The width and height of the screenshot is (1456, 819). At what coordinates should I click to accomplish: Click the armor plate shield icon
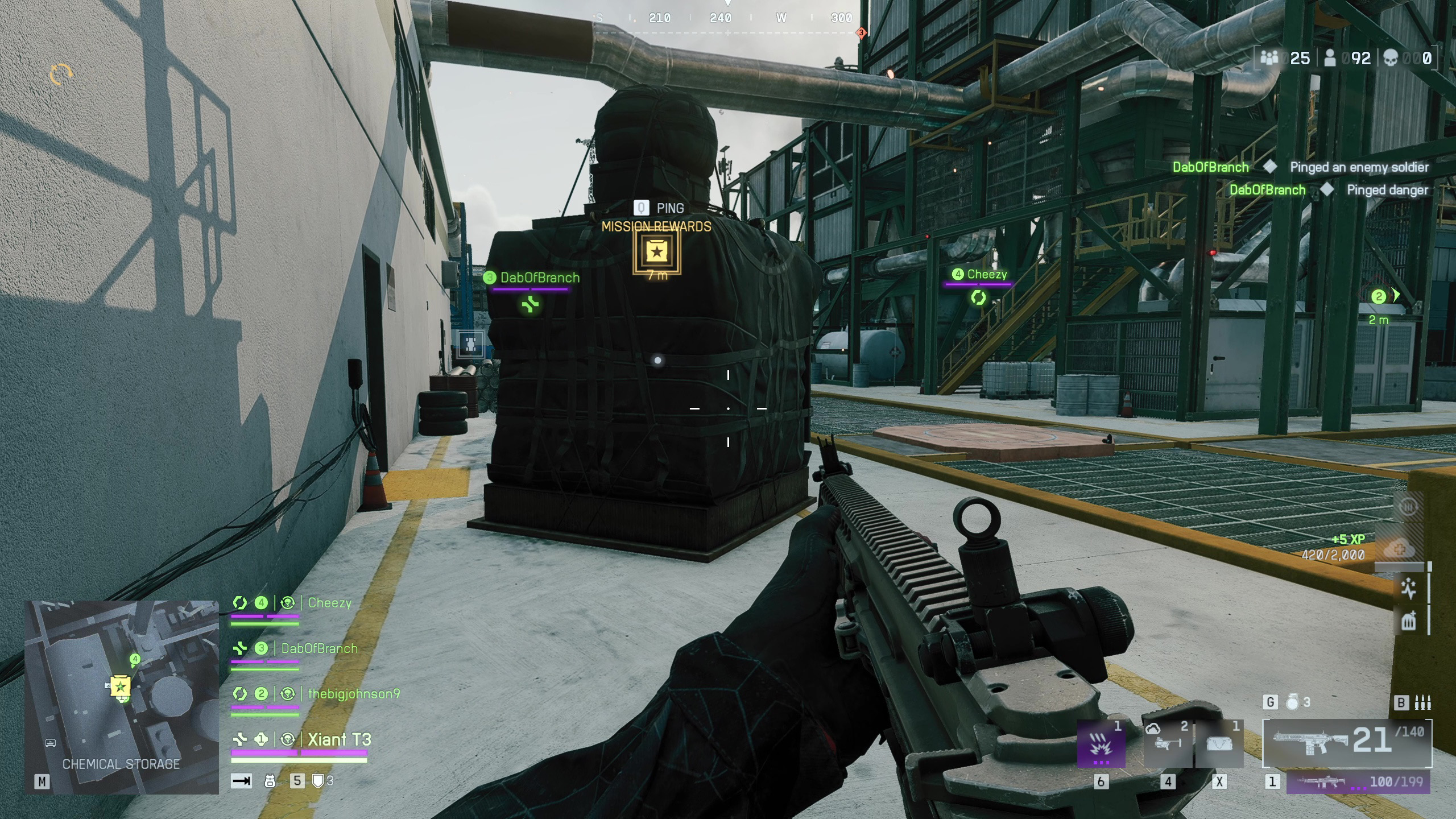point(318,781)
